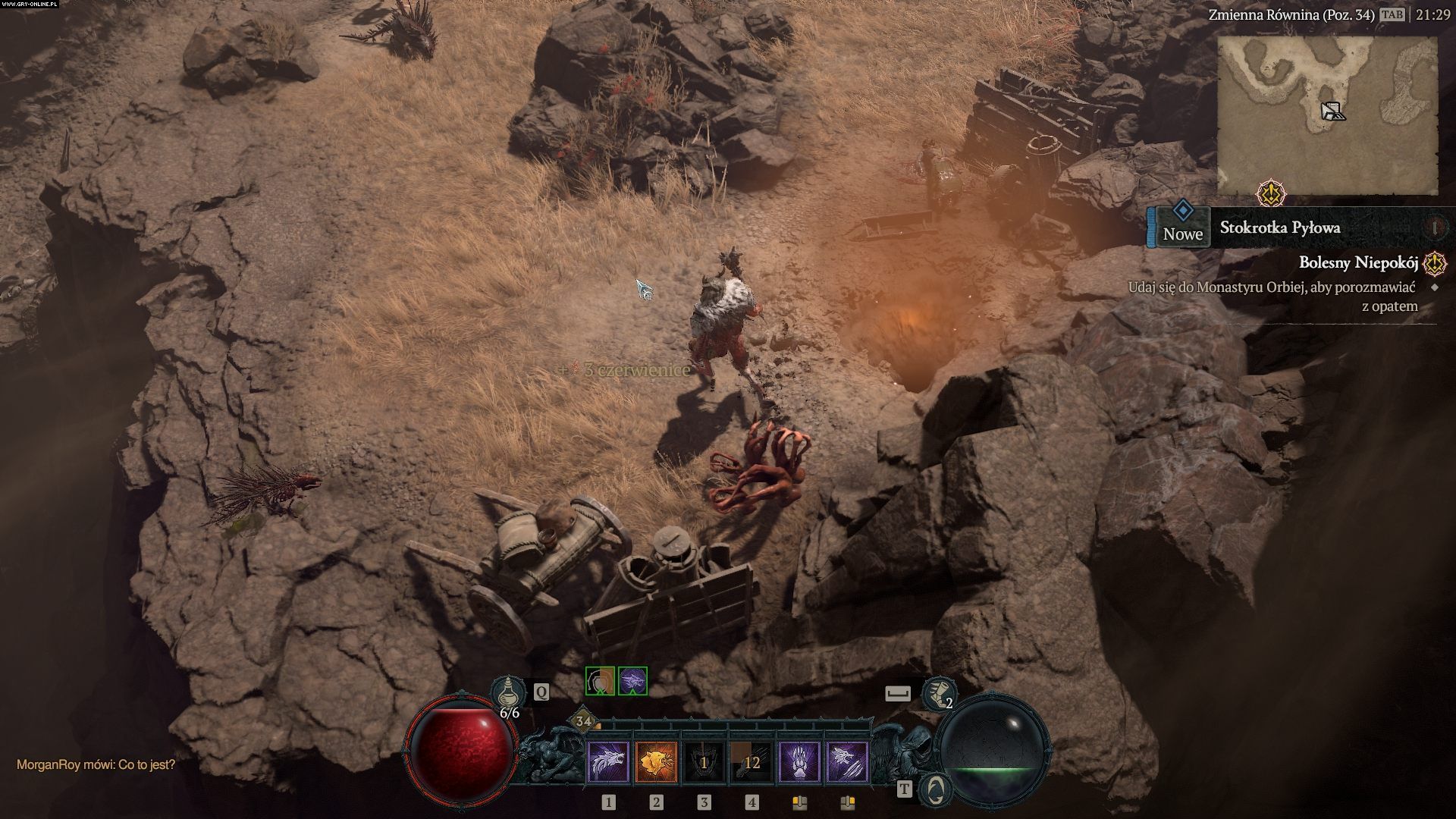Click the quest marker below the minimap
Screen dimensions: 1456x819
tap(1270, 194)
